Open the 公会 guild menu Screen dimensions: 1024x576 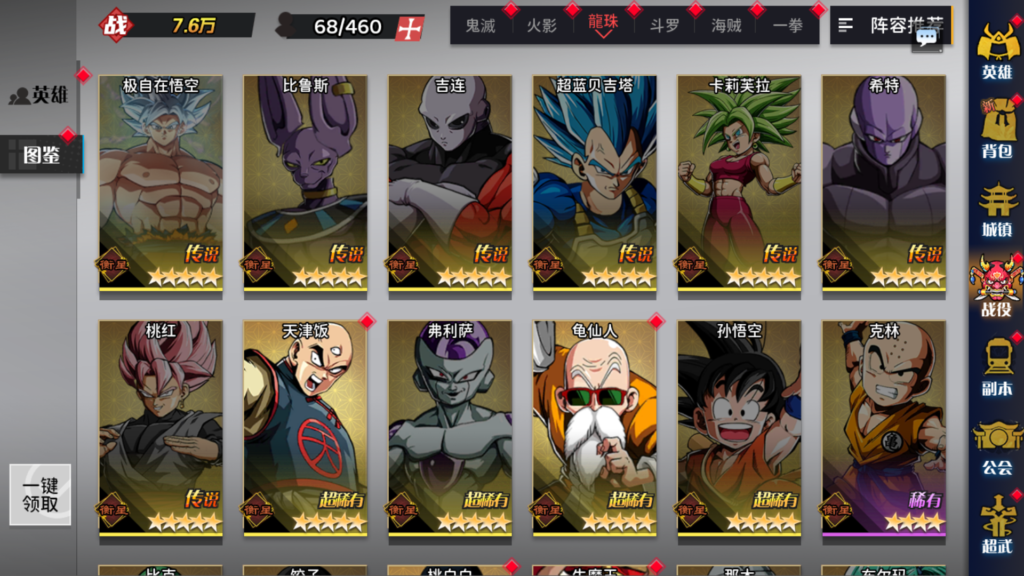pyautogui.click(x=997, y=445)
